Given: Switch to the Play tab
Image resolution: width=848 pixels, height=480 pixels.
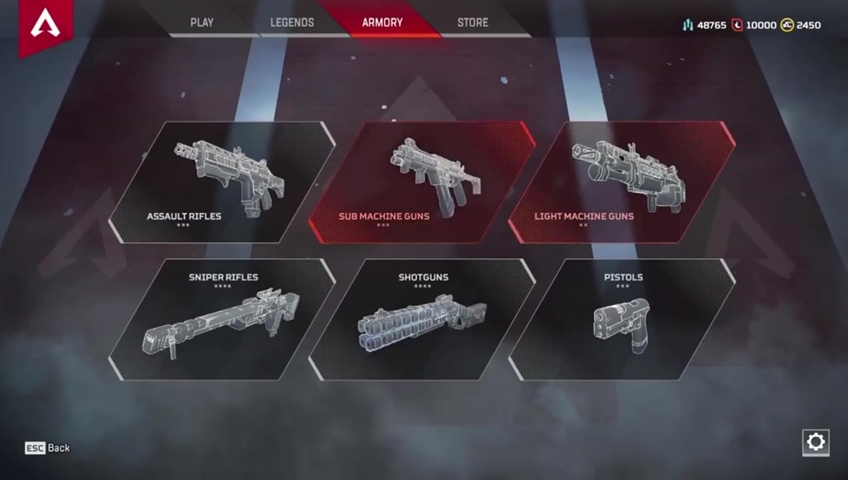Looking at the screenshot, I should tap(202, 22).
